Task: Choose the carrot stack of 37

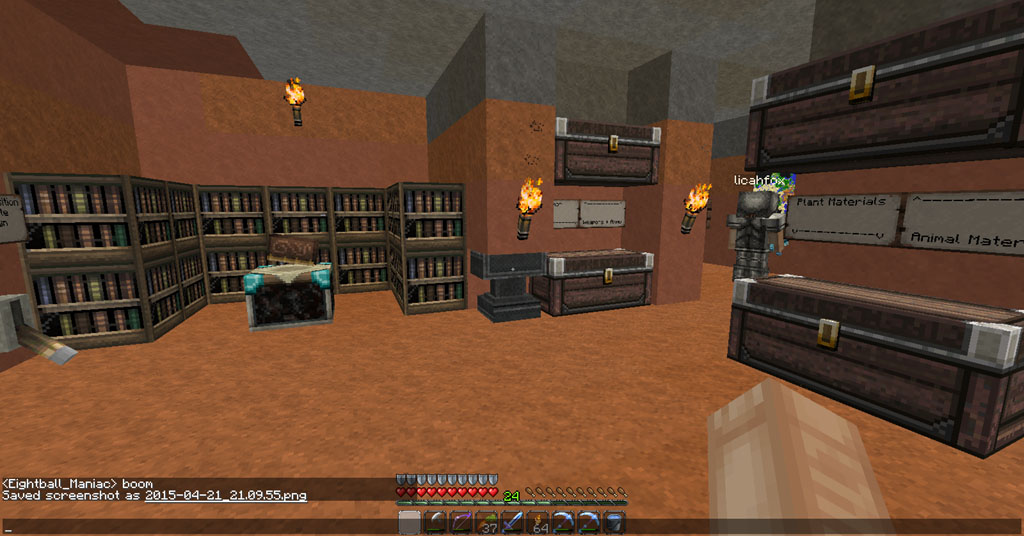Action: pos(487,522)
